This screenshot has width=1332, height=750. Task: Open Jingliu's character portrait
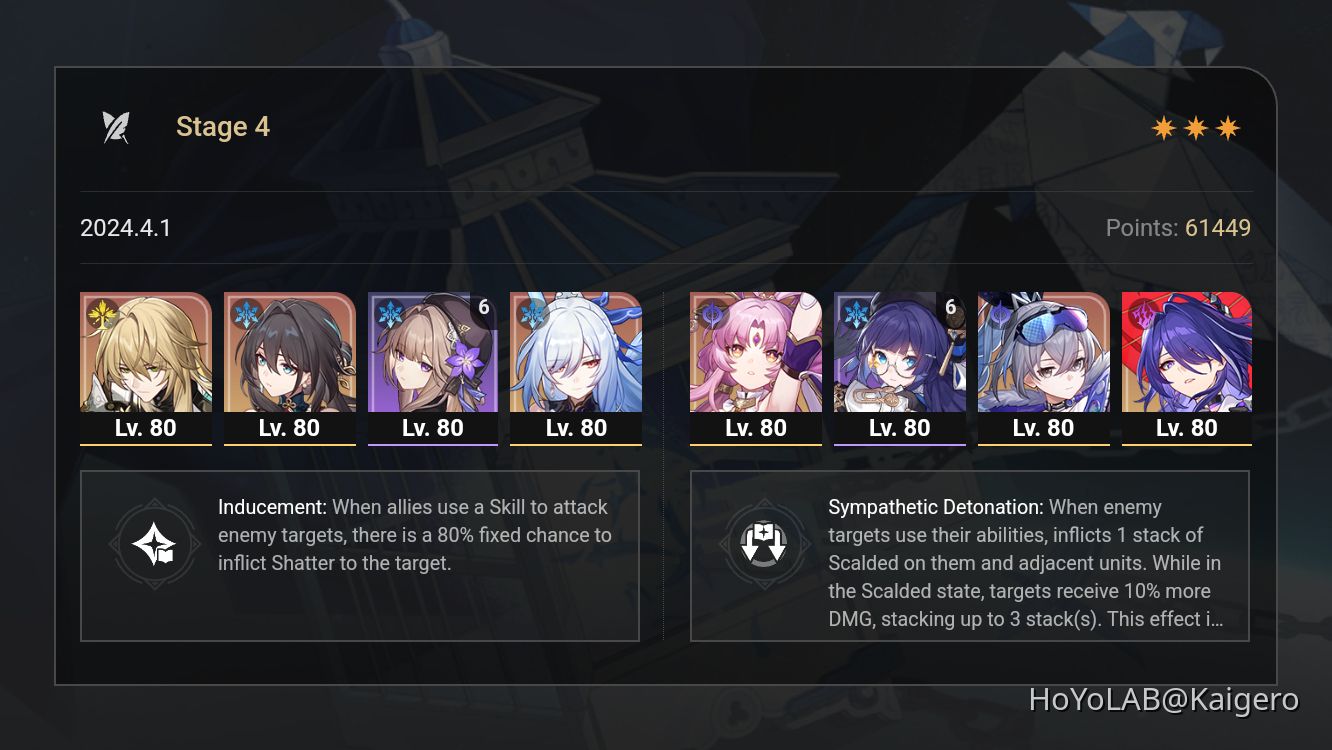tap(576, 355)
